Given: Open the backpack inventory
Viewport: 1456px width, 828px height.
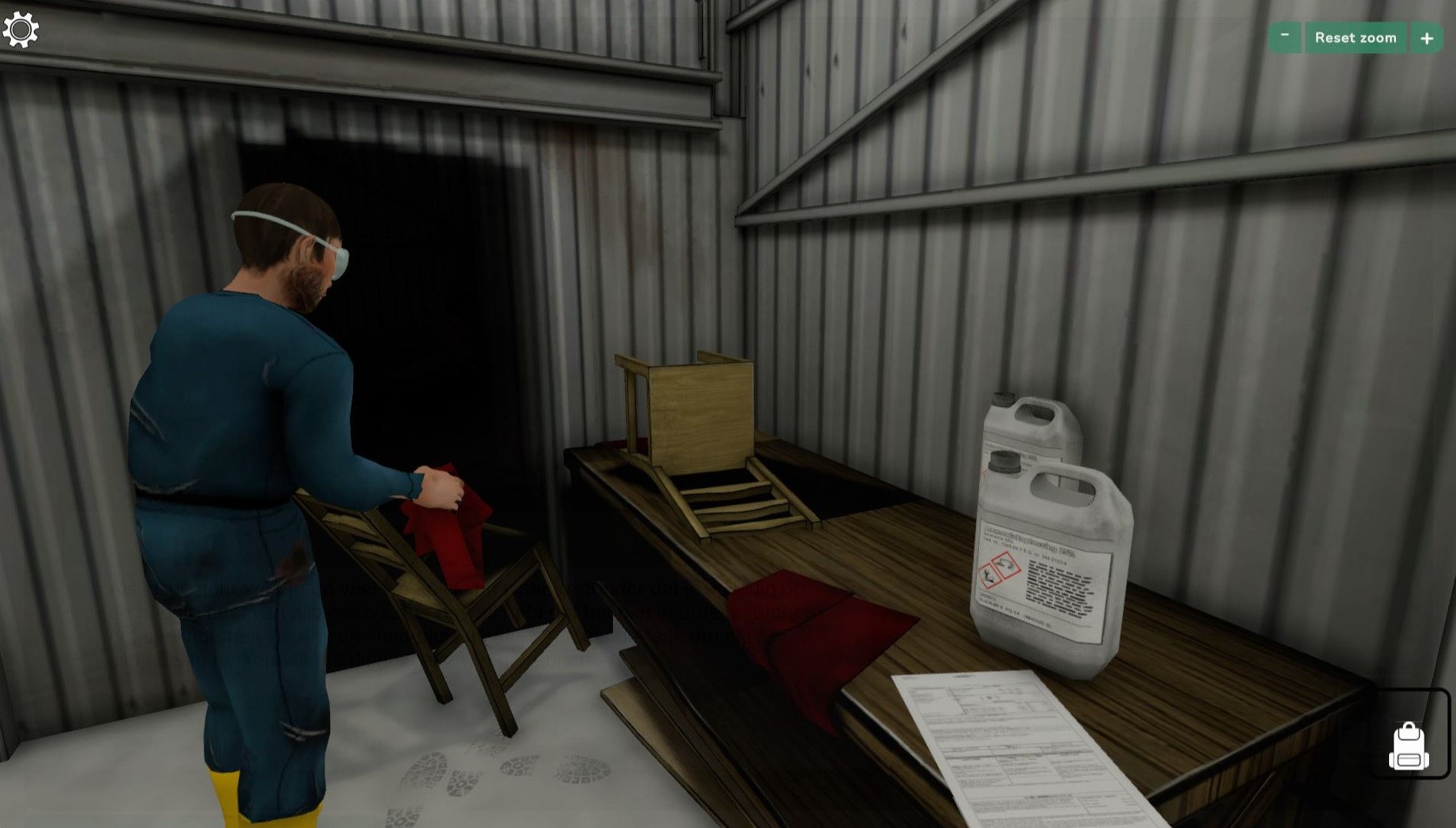Looking at the screenshot, I should click(1408, 744).
